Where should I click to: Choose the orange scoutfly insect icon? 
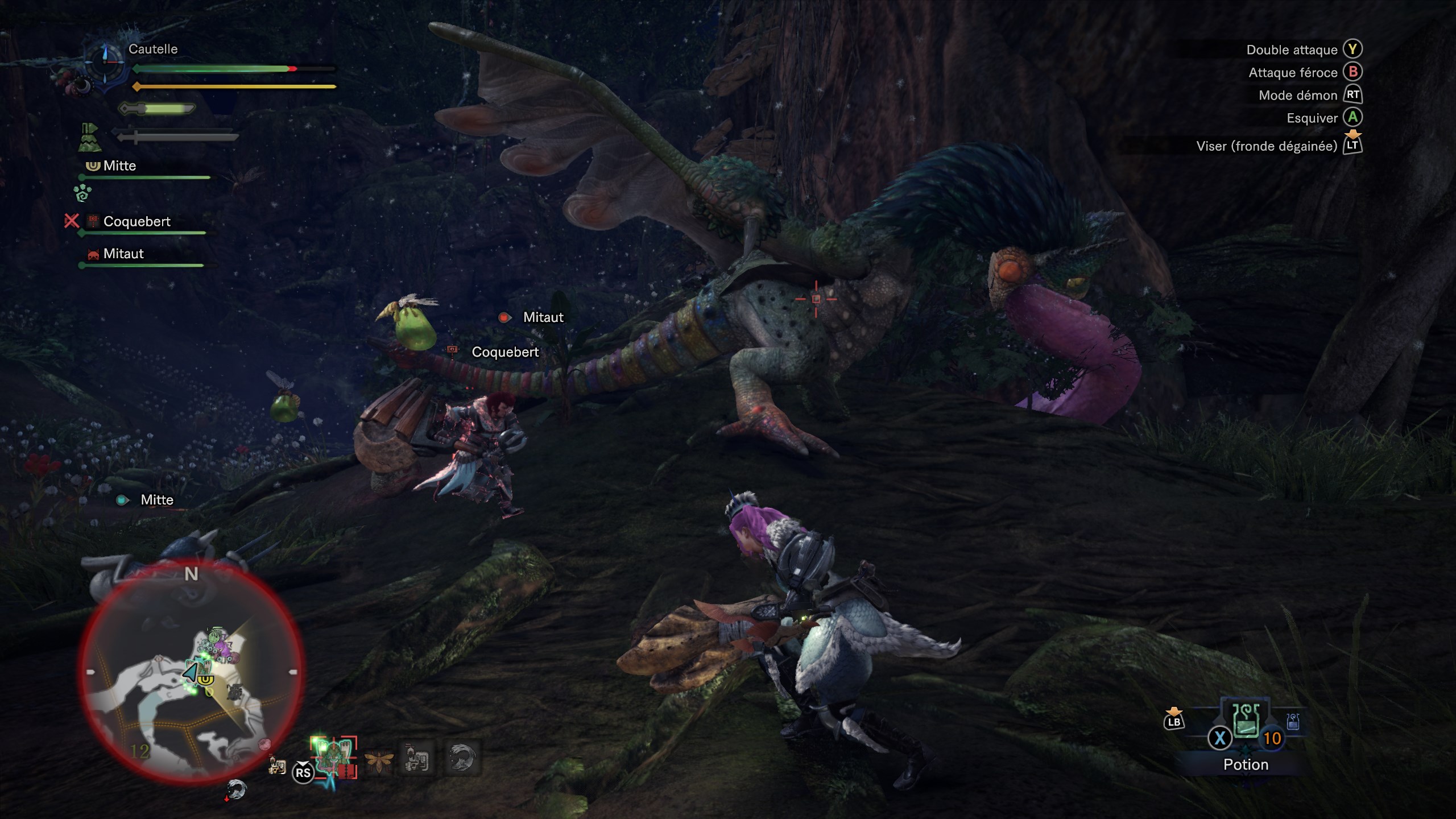coord(378,759)
